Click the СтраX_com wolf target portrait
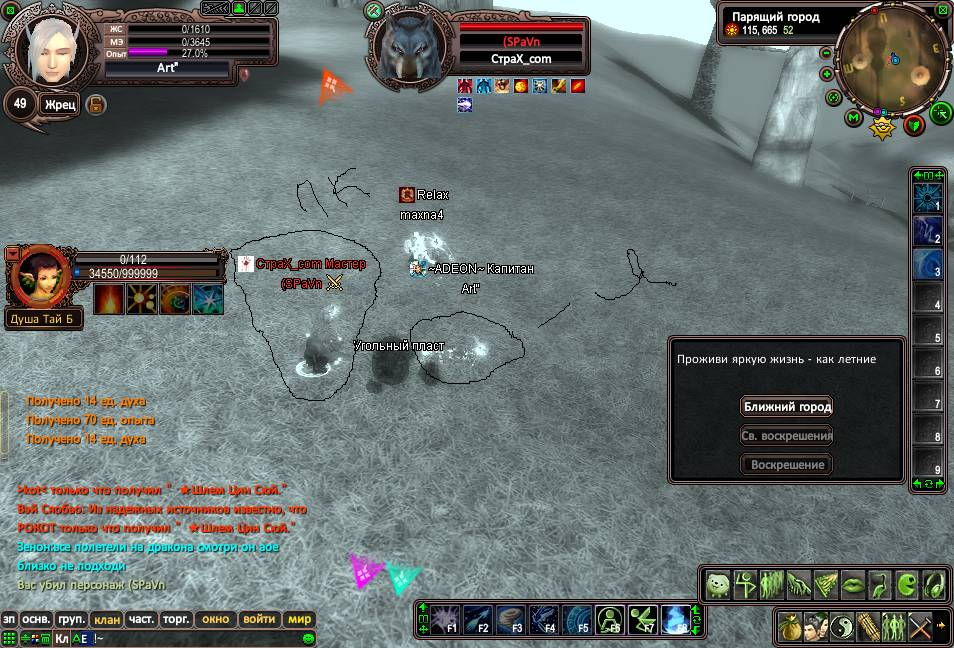954x648 pixels. pyautogui.click(x=408, y=45)
